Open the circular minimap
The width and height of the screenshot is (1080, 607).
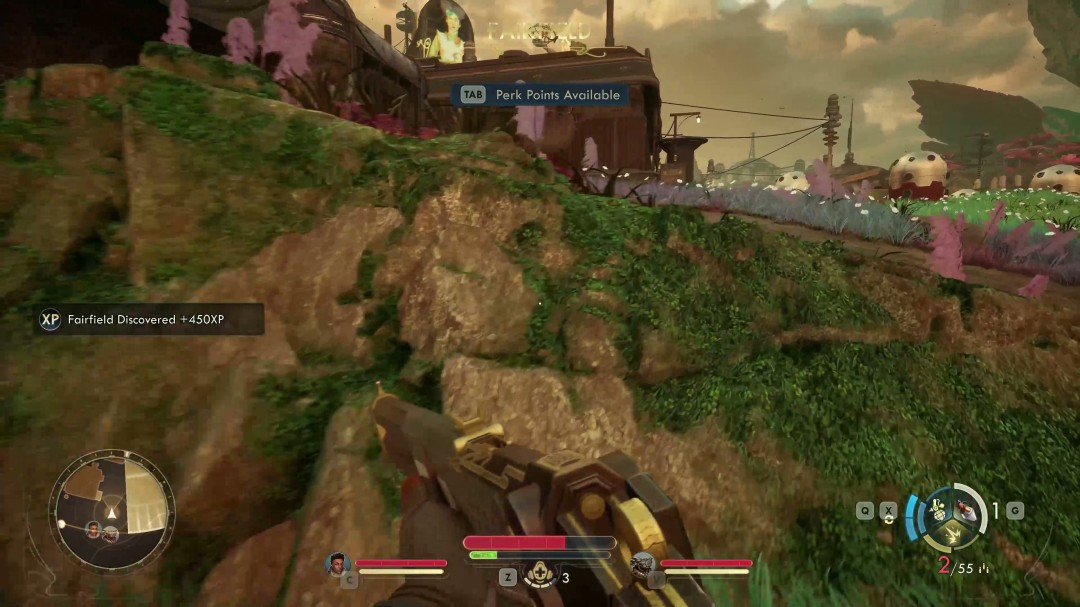111,512
